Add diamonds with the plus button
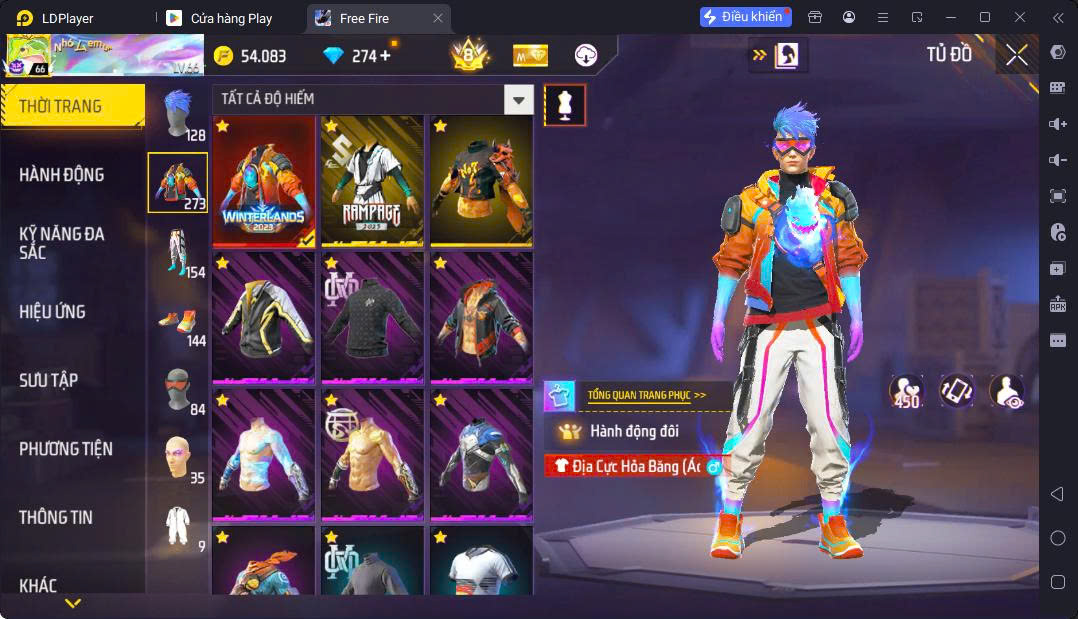The height and width of the screenshot is (619, 1078). [386, 56]
